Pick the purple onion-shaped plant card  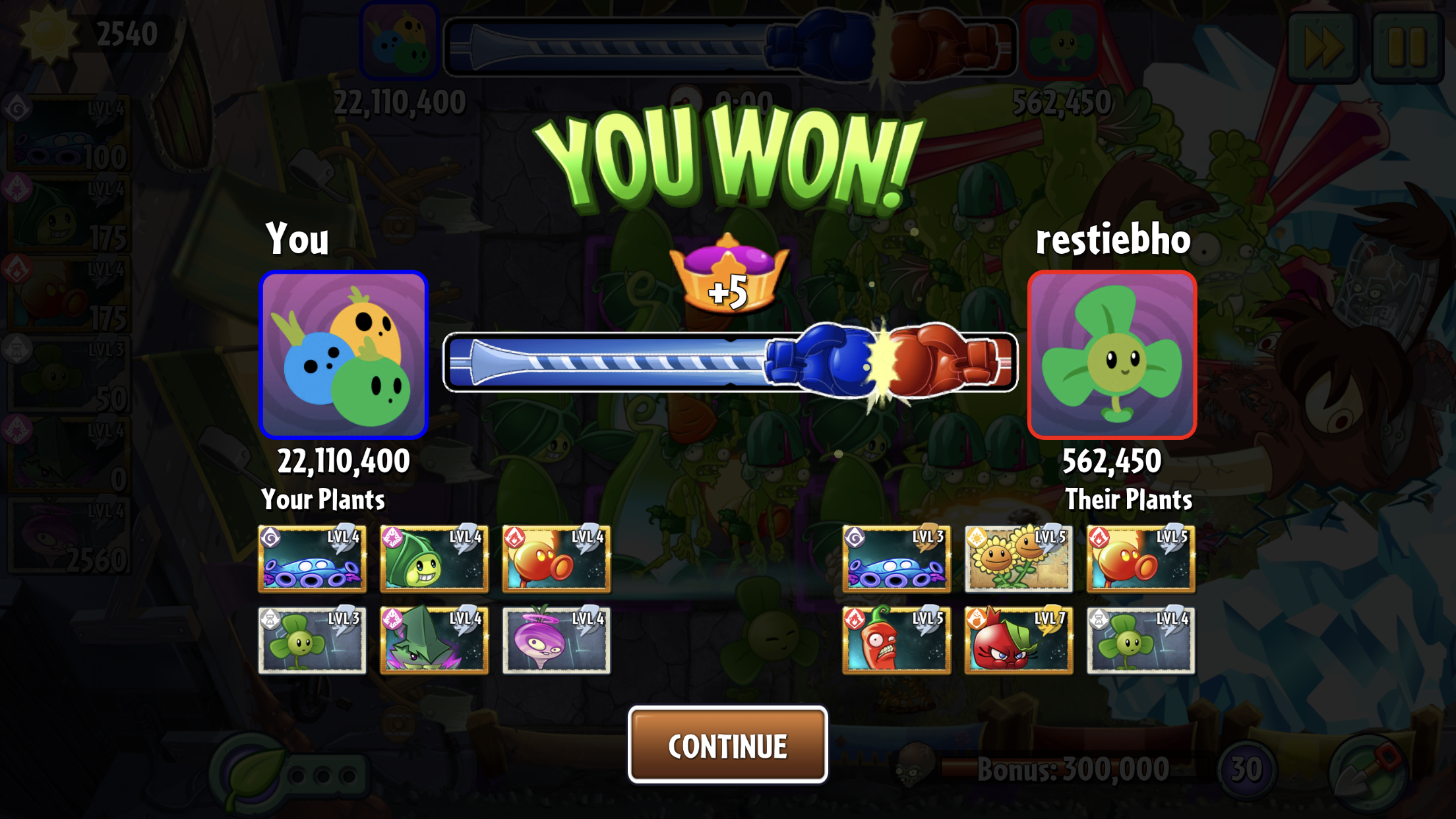(x=556, y=640)
